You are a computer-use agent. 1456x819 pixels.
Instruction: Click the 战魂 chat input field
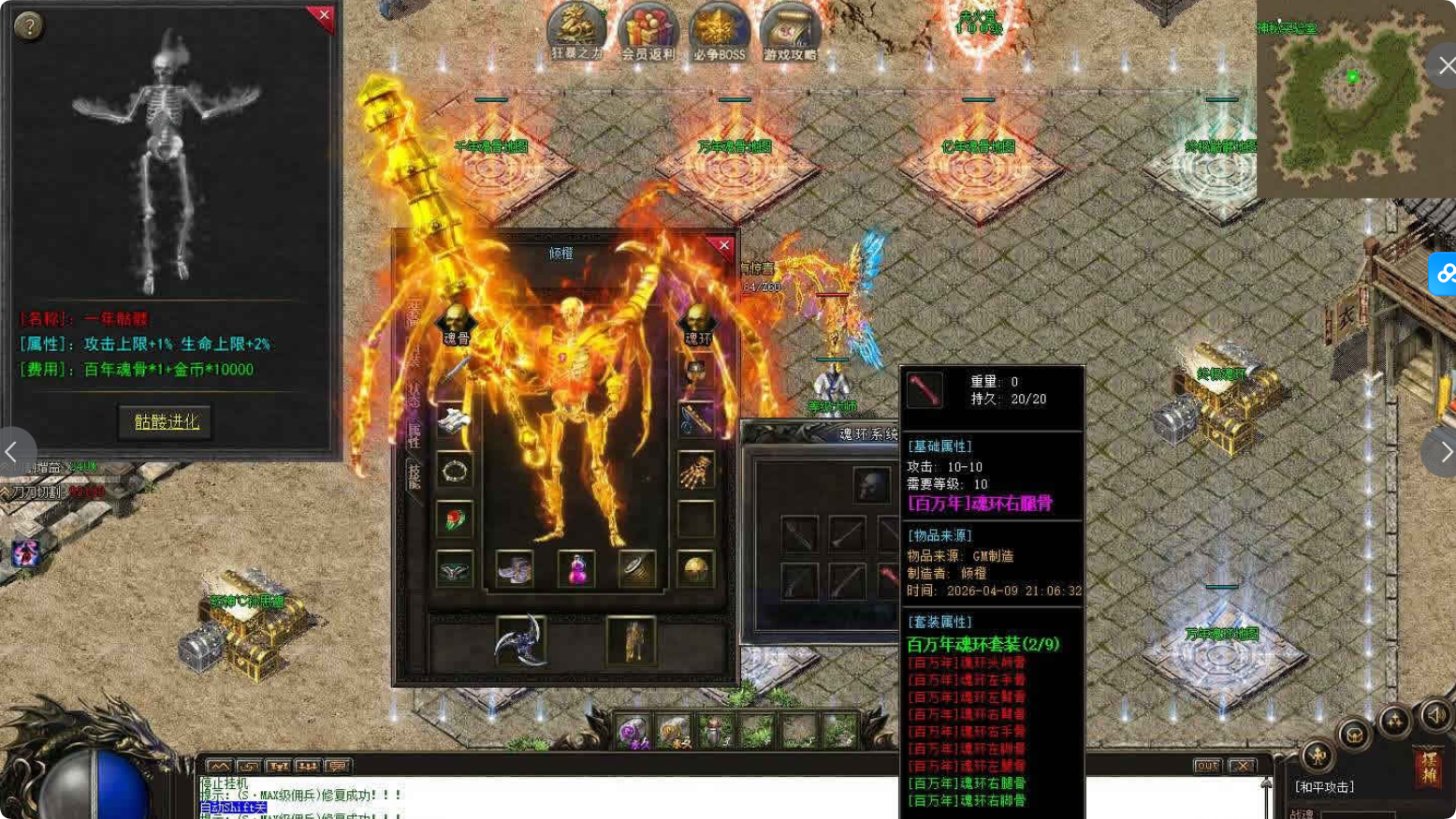coord(1357,813)
